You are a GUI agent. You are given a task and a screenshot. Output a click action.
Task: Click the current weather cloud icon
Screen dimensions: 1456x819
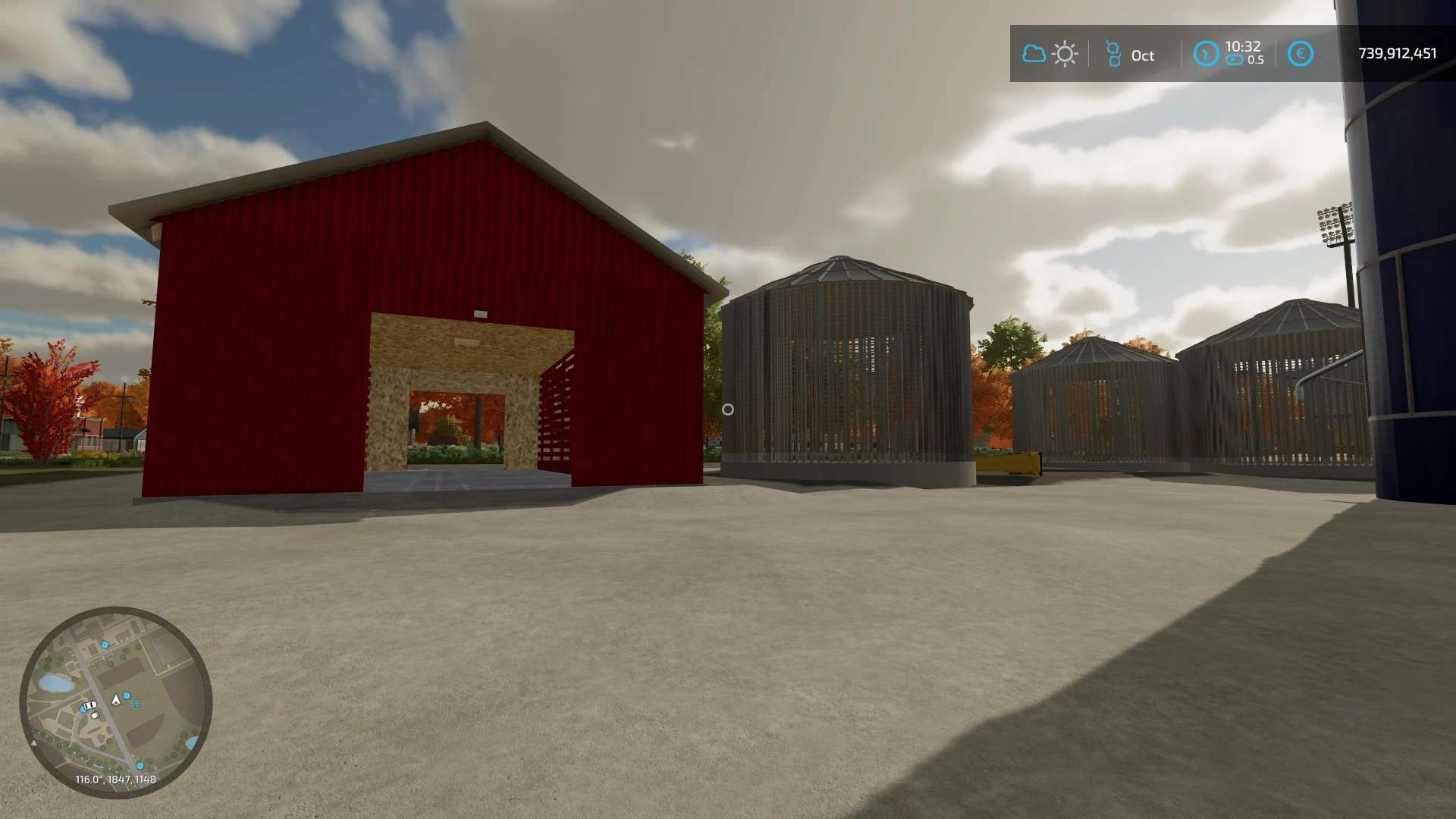[x=1034, y=53]
